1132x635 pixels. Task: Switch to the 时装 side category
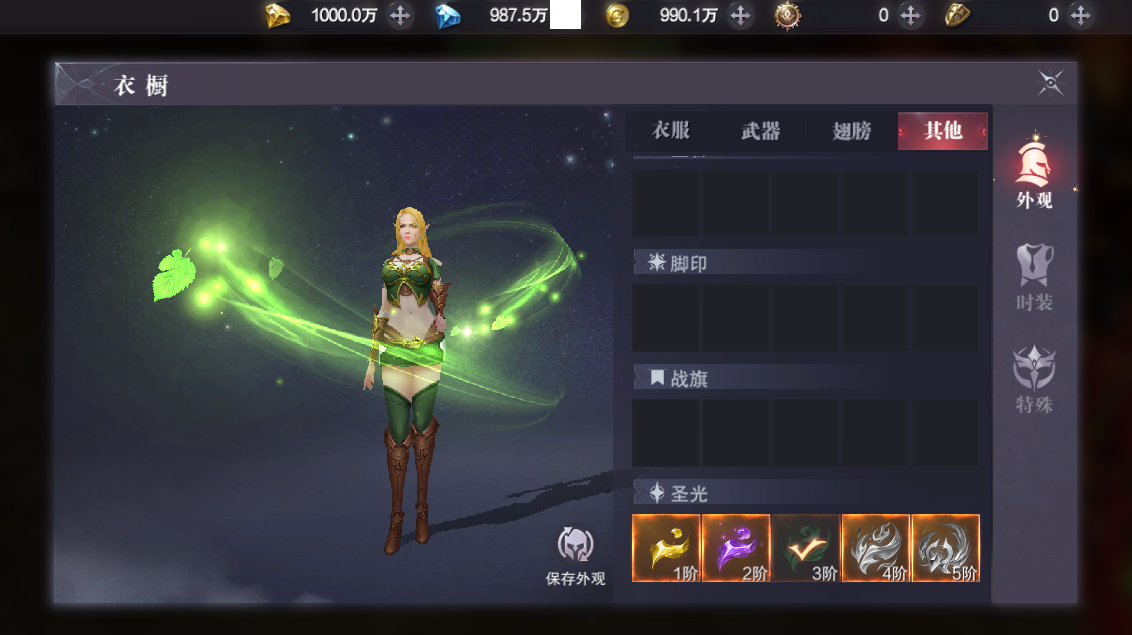click(x=1034, y=277)
